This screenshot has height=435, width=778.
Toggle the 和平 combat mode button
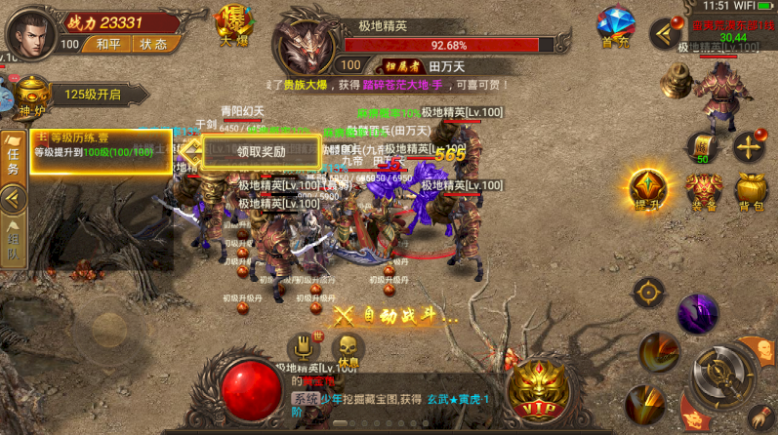tap(108, 44)
